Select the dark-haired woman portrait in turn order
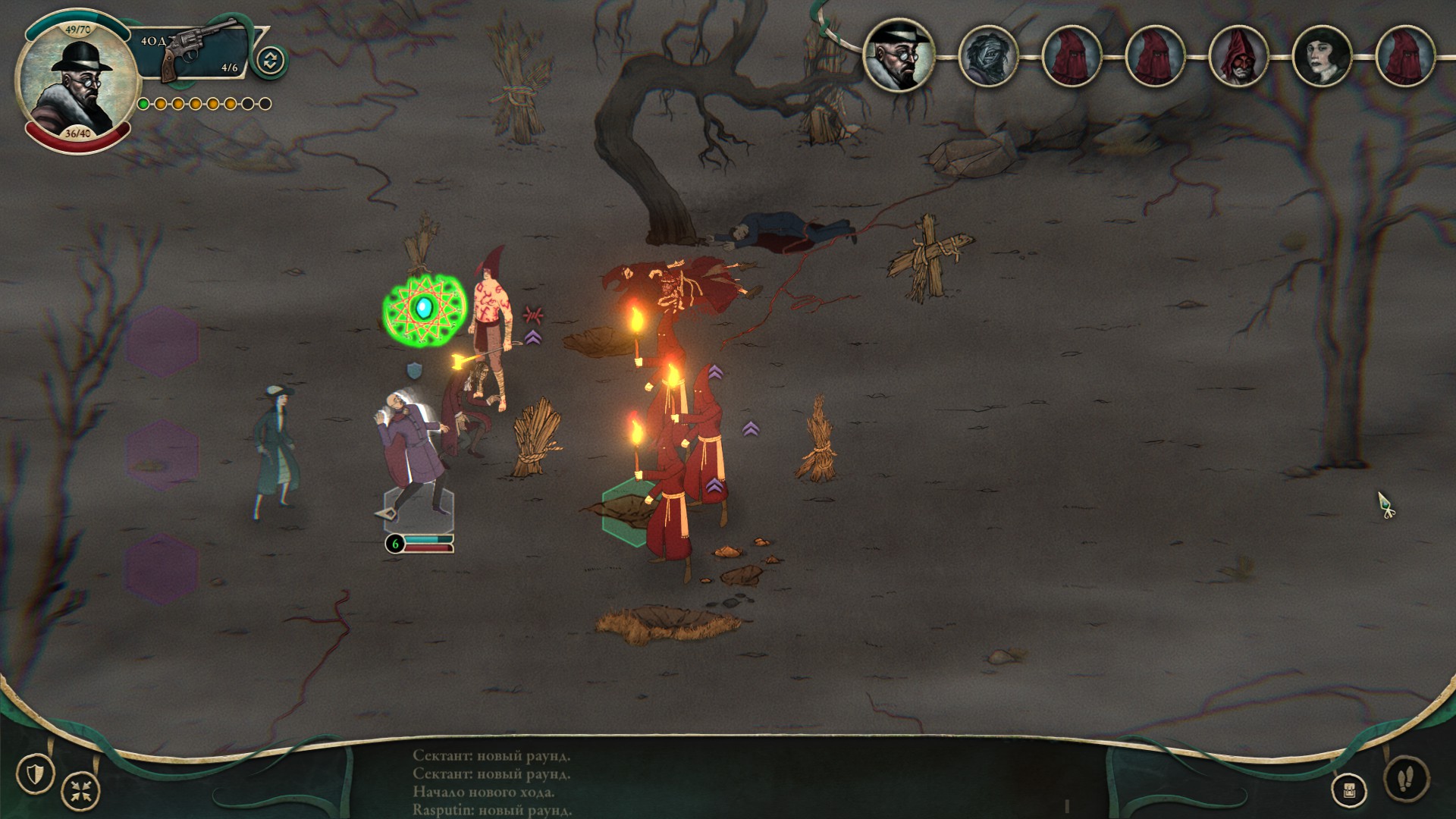The image size is (1456, 819). click(x=1322, y=56)
